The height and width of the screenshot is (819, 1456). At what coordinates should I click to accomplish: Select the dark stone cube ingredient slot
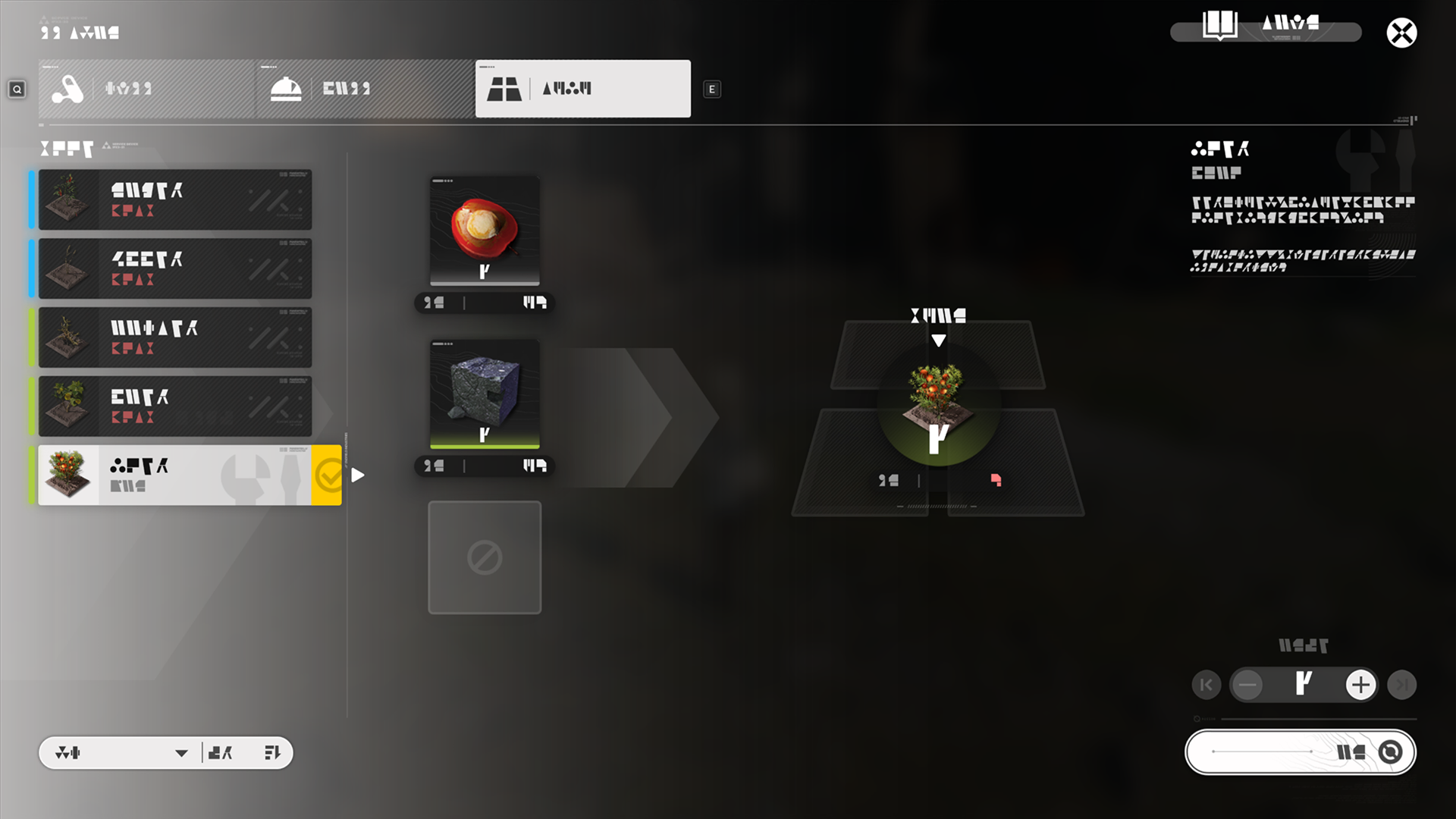pyautogui.click(x=485, y=394)
